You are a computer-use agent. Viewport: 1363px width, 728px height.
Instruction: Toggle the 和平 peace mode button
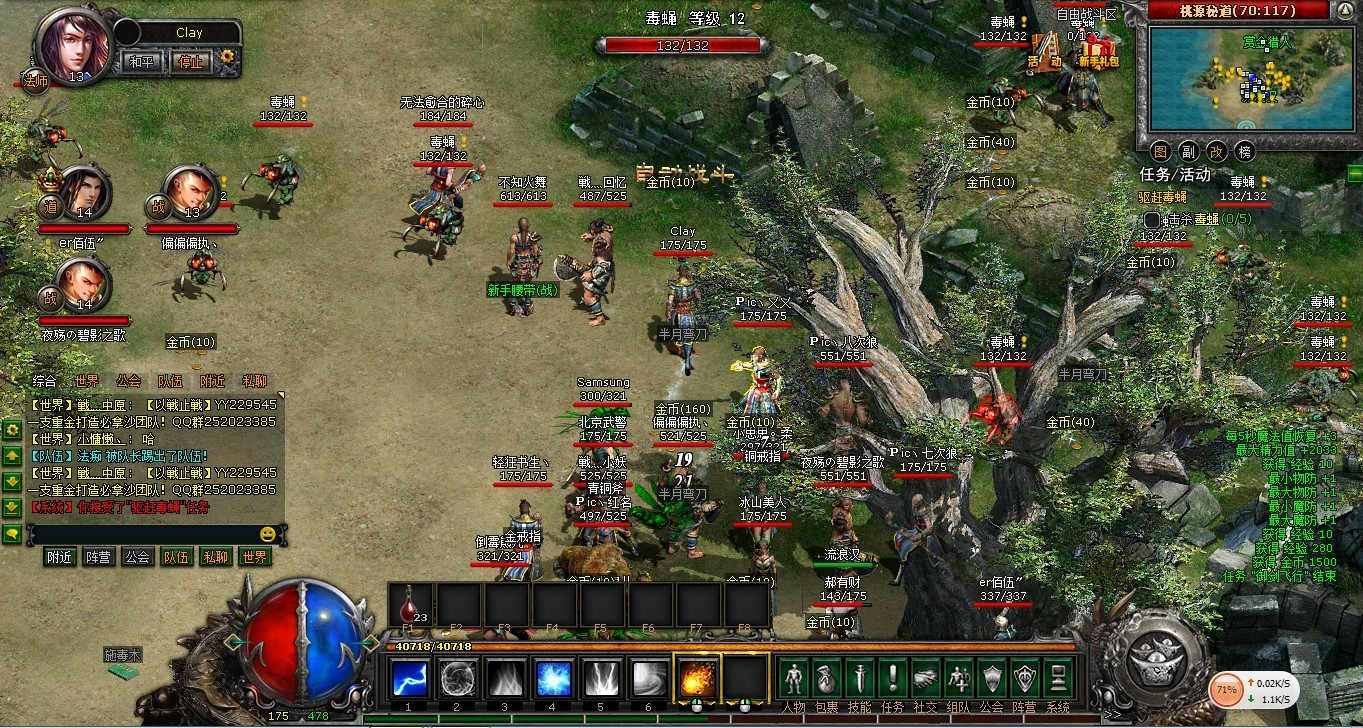(140, 60)
